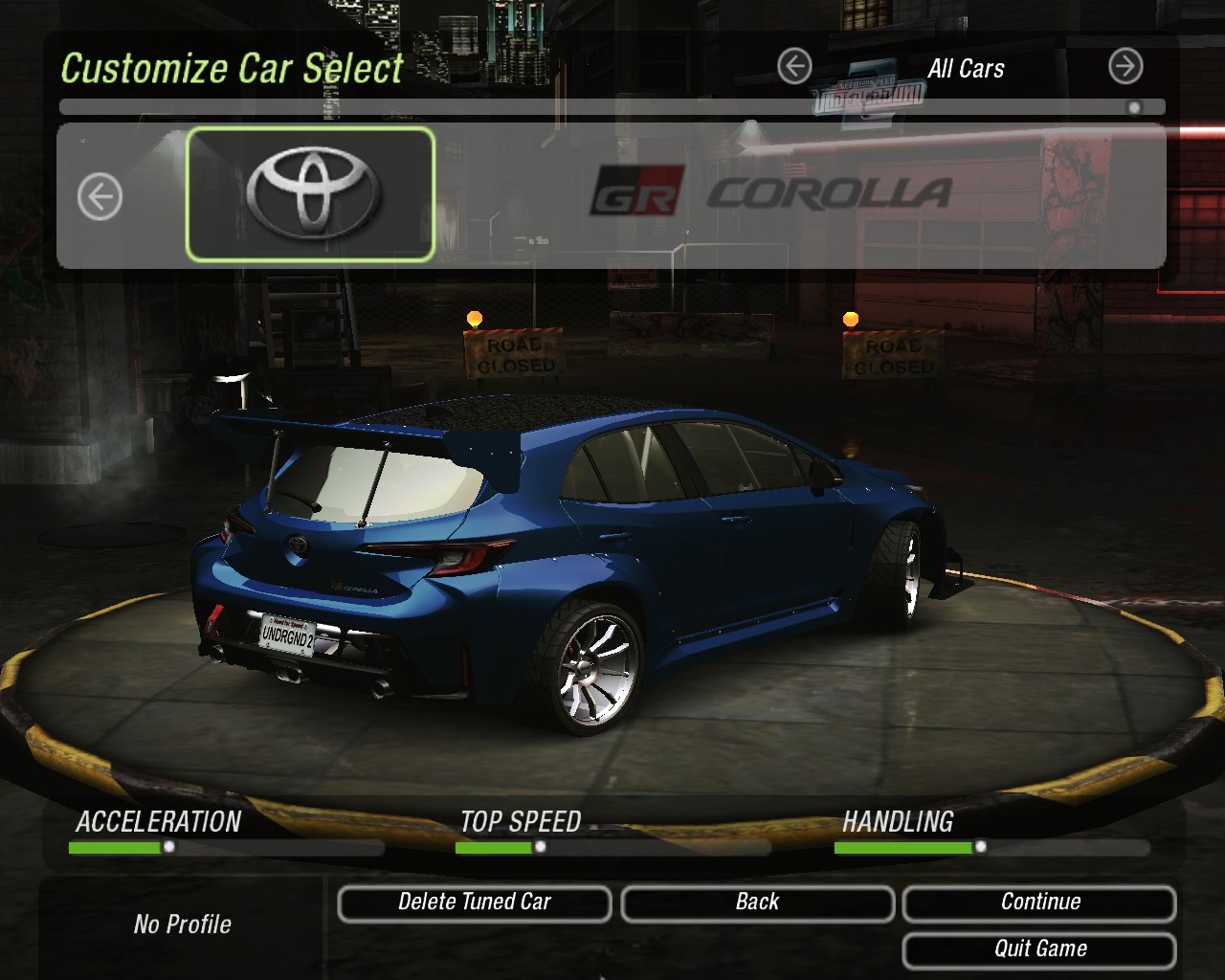Go Back to the previous menu
Image resolution: width=1225 pixels, height=980 pixels.
[x=757, y=902]
